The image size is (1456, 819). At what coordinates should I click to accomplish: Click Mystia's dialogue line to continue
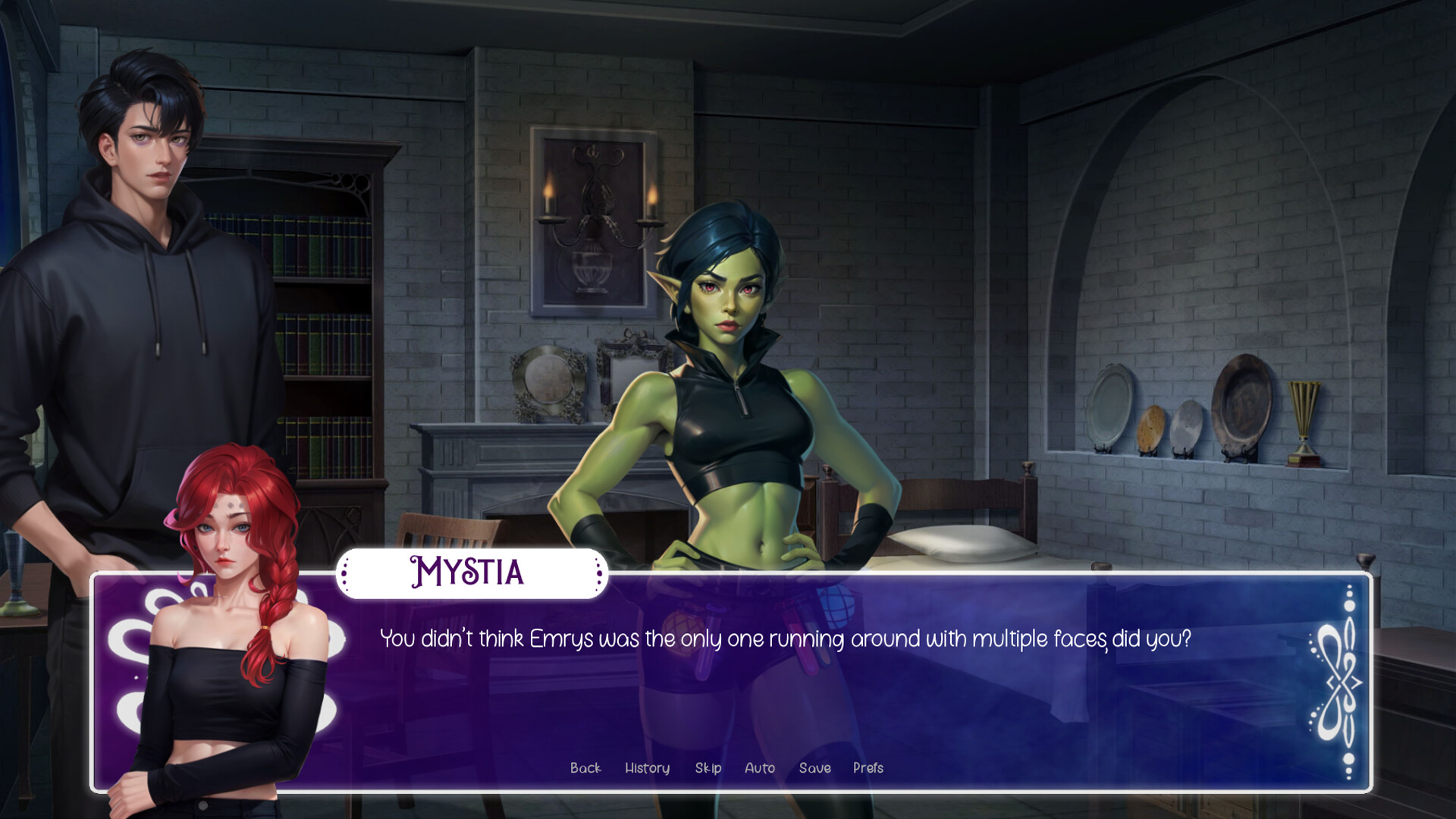coord(785,639)
